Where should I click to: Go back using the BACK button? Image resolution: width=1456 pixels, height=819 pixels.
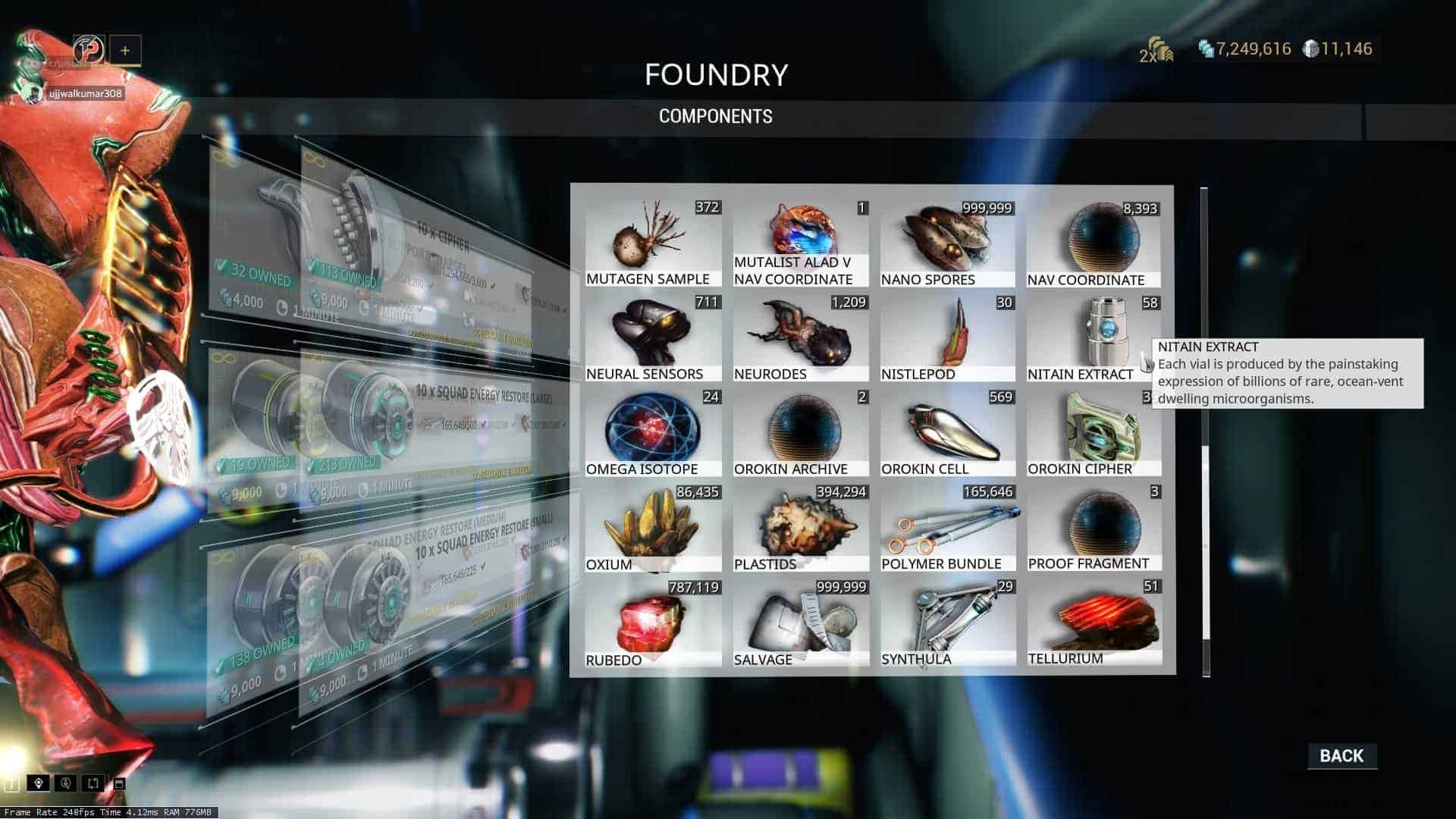coord(1341,755)
